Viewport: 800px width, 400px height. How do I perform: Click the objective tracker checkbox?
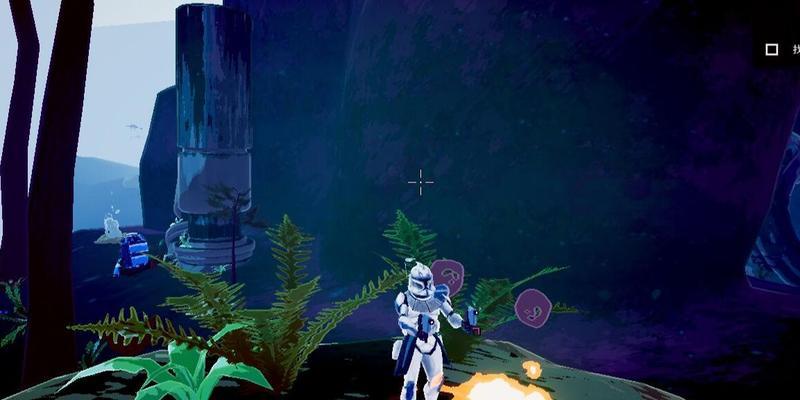pyautogui.click(x=771, y=49)
